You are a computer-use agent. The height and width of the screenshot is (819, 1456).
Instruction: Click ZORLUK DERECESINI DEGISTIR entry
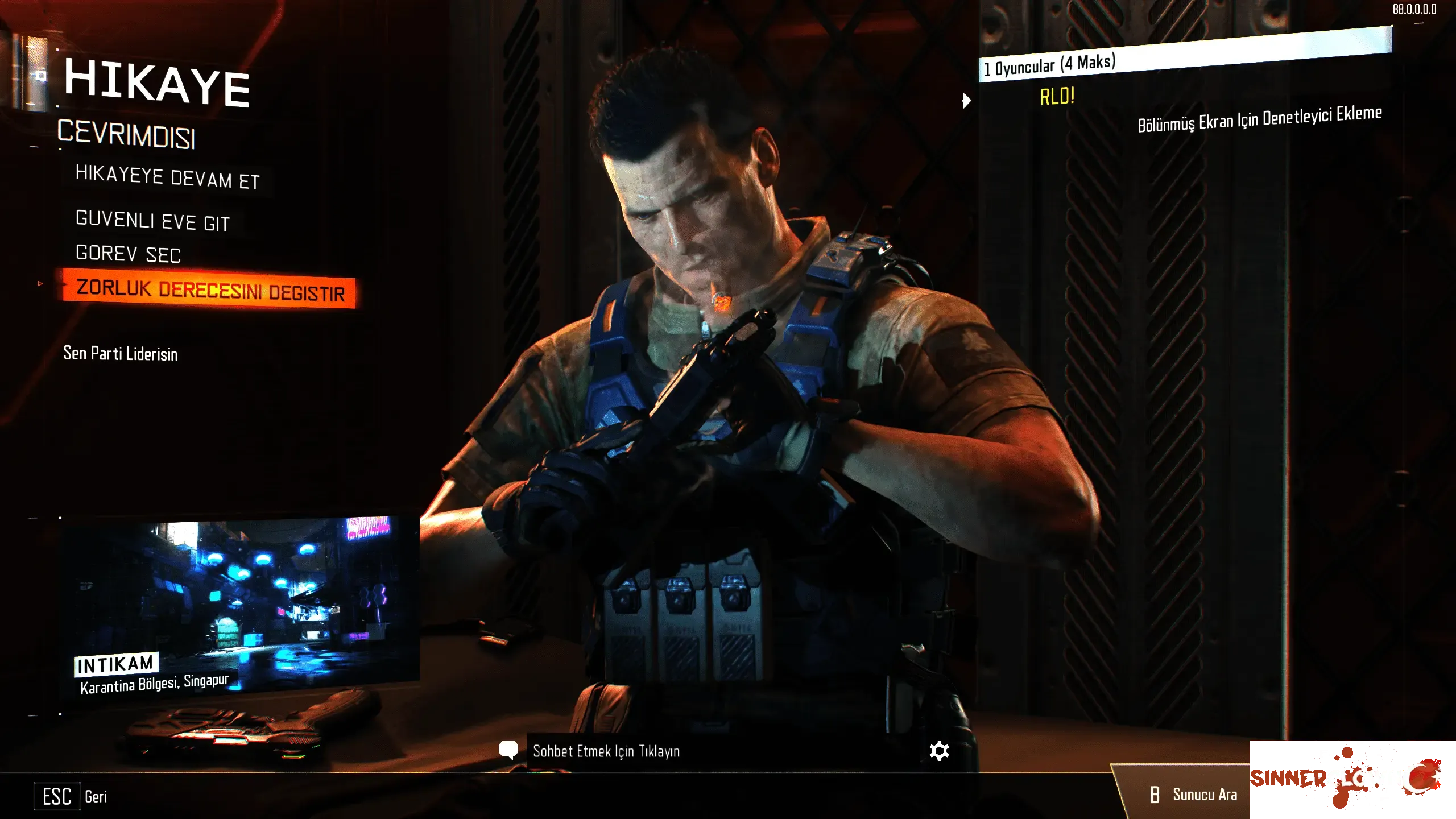tap(210, 290)
